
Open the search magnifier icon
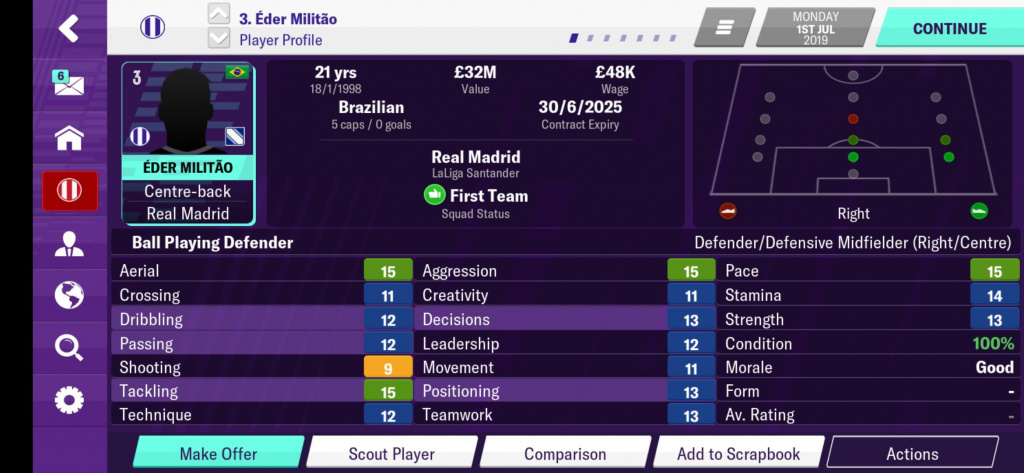(x=68, y=348)
